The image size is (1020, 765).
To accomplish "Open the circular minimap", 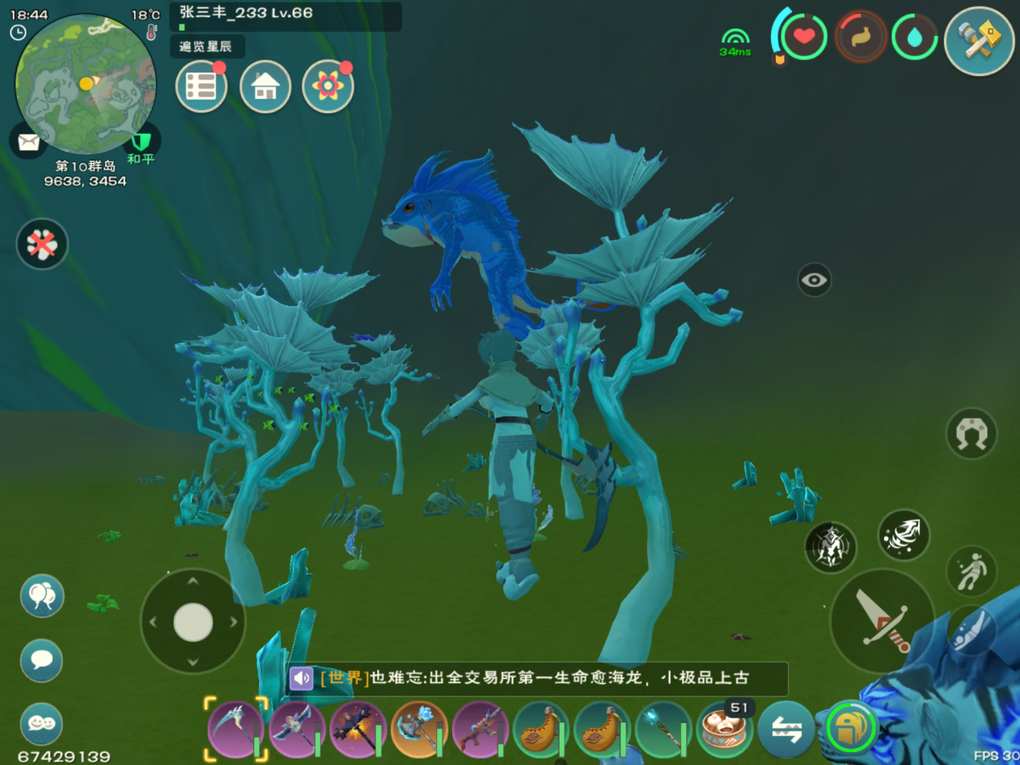I will [85, 84].
